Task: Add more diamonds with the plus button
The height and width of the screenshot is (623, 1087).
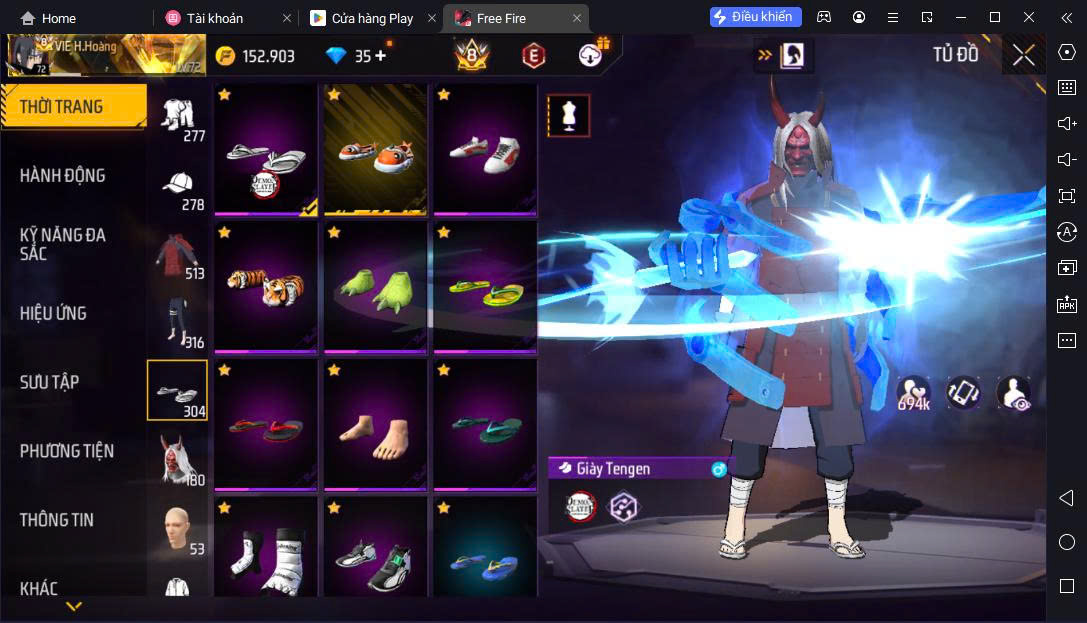Action: pos(380,56)
